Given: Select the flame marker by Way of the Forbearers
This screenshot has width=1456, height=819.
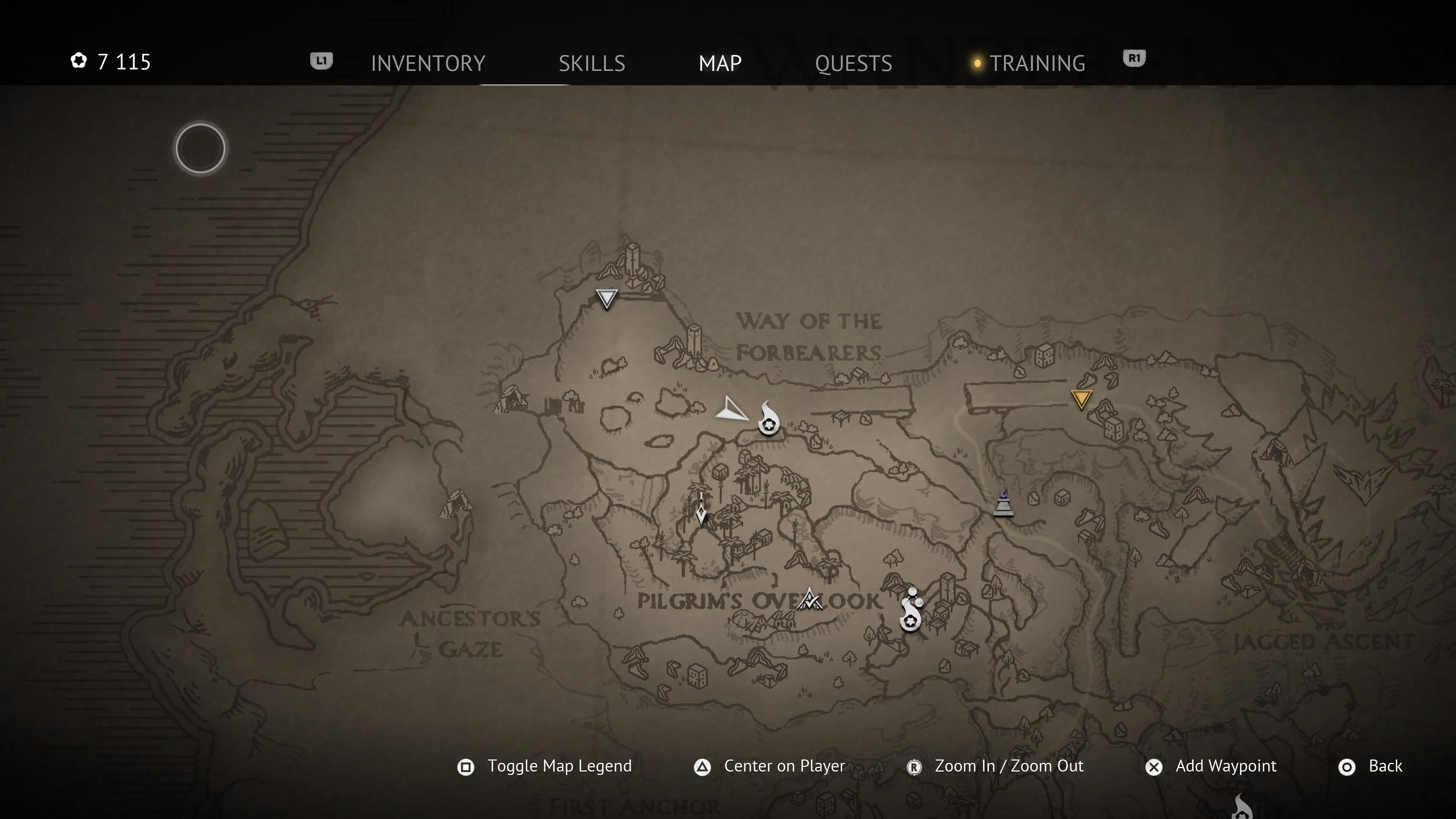Looking at the screenshot, I should (x=768, y=419).
